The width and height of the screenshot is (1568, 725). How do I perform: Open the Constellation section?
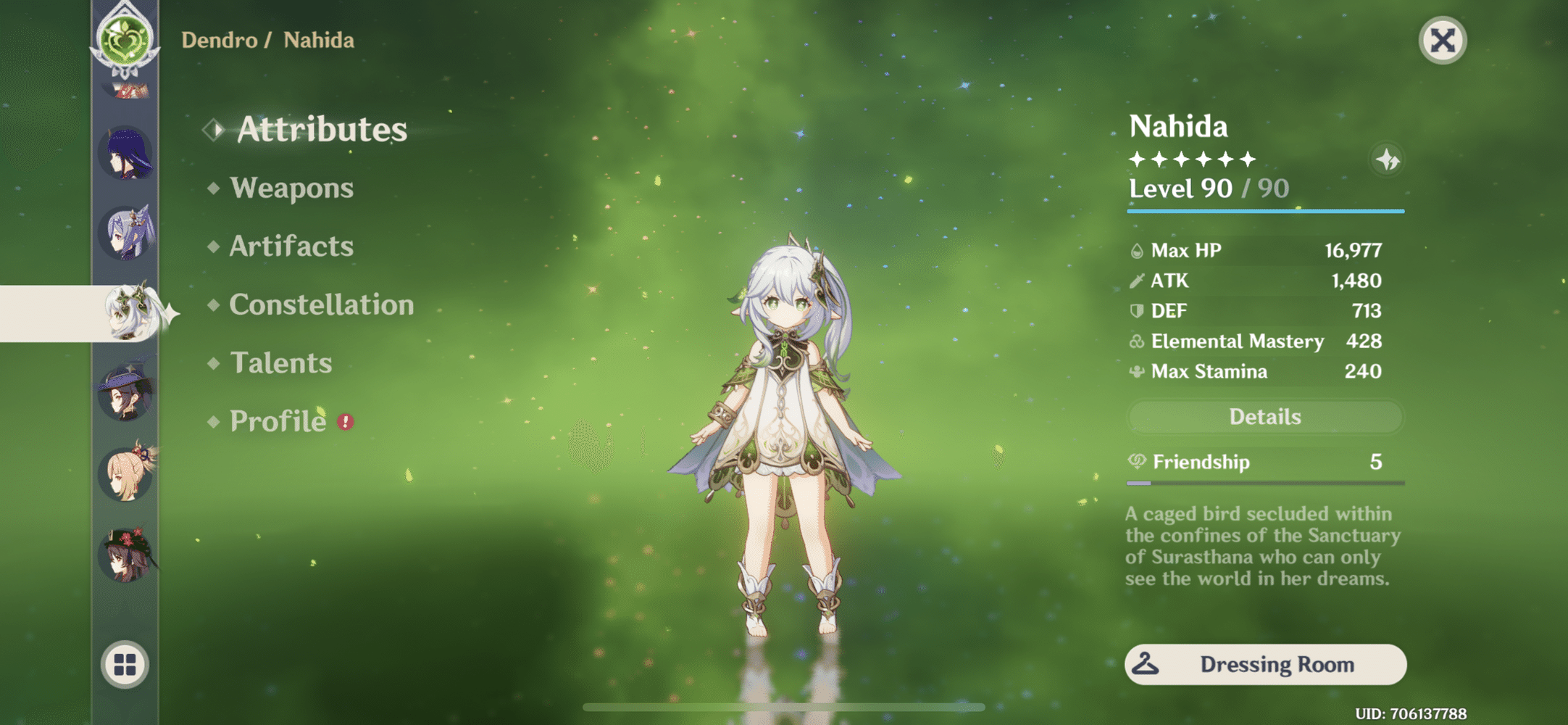pyautogui.click(x=321, y=305)
